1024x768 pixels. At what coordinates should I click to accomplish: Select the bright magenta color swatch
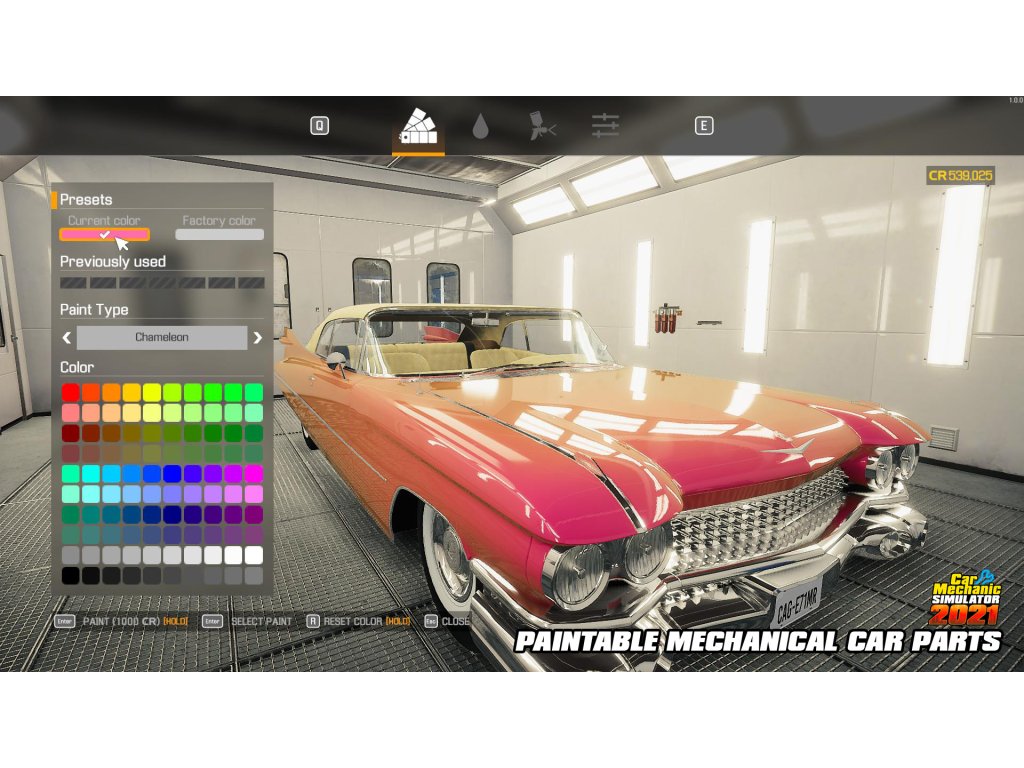[x=254, y=474]
